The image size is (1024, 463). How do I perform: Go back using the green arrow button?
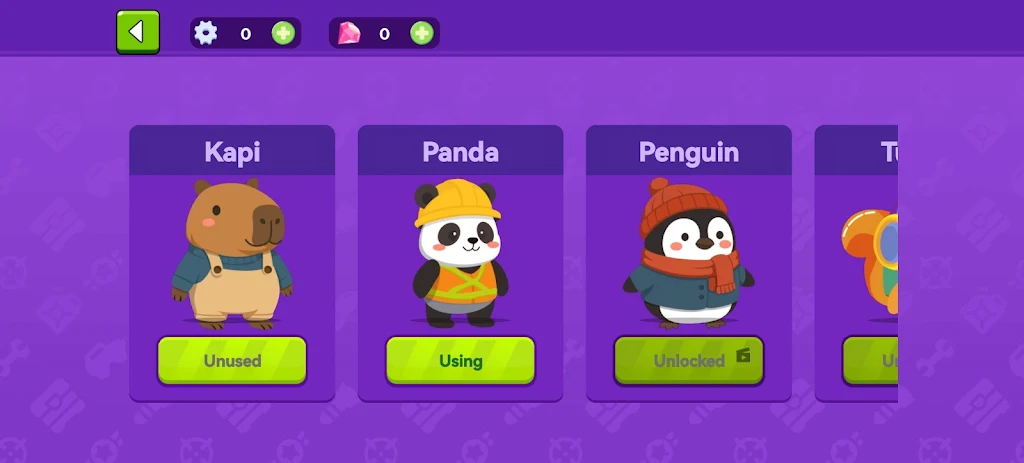[137, 32]
